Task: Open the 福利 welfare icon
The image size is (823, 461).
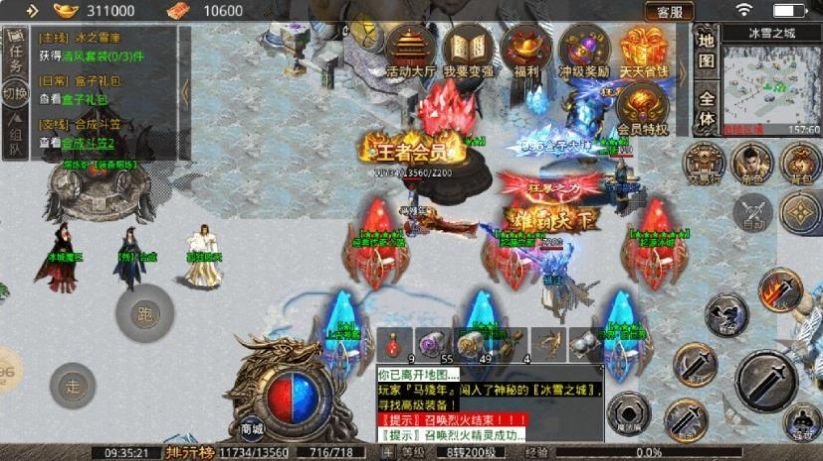Action: 526,52
